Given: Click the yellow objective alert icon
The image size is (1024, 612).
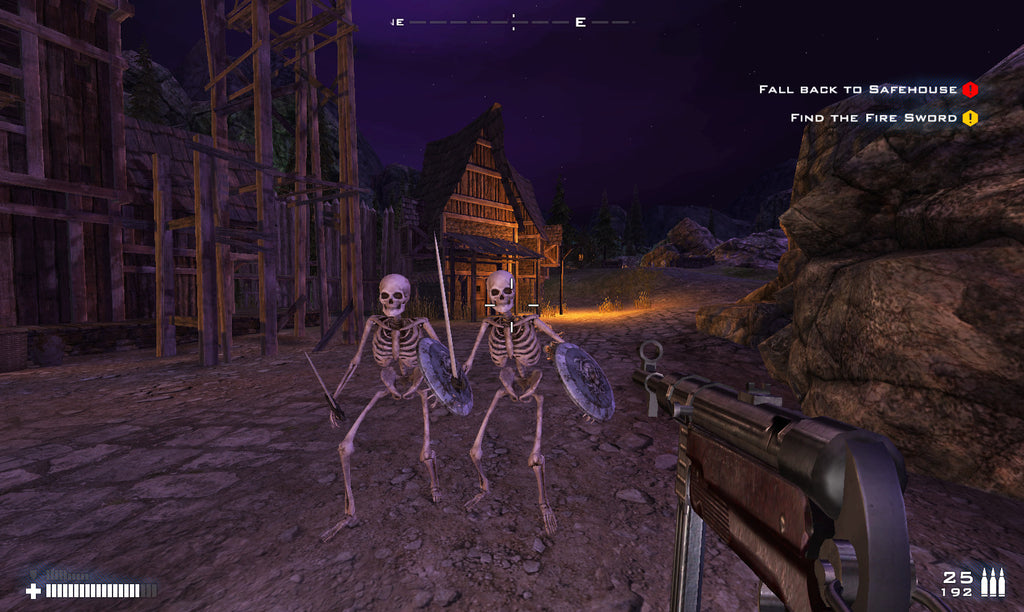Looking at the screenshot, I should click(969, 118).
